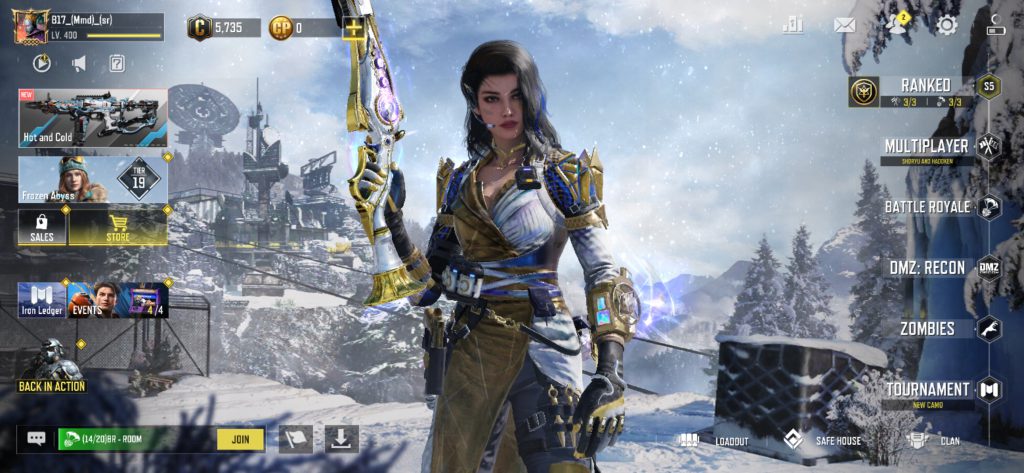Image resolution: width=1024 pixels, height=473 pixels.
Task: Check the mail envelope inbox
Action: (x=845, y=26)
